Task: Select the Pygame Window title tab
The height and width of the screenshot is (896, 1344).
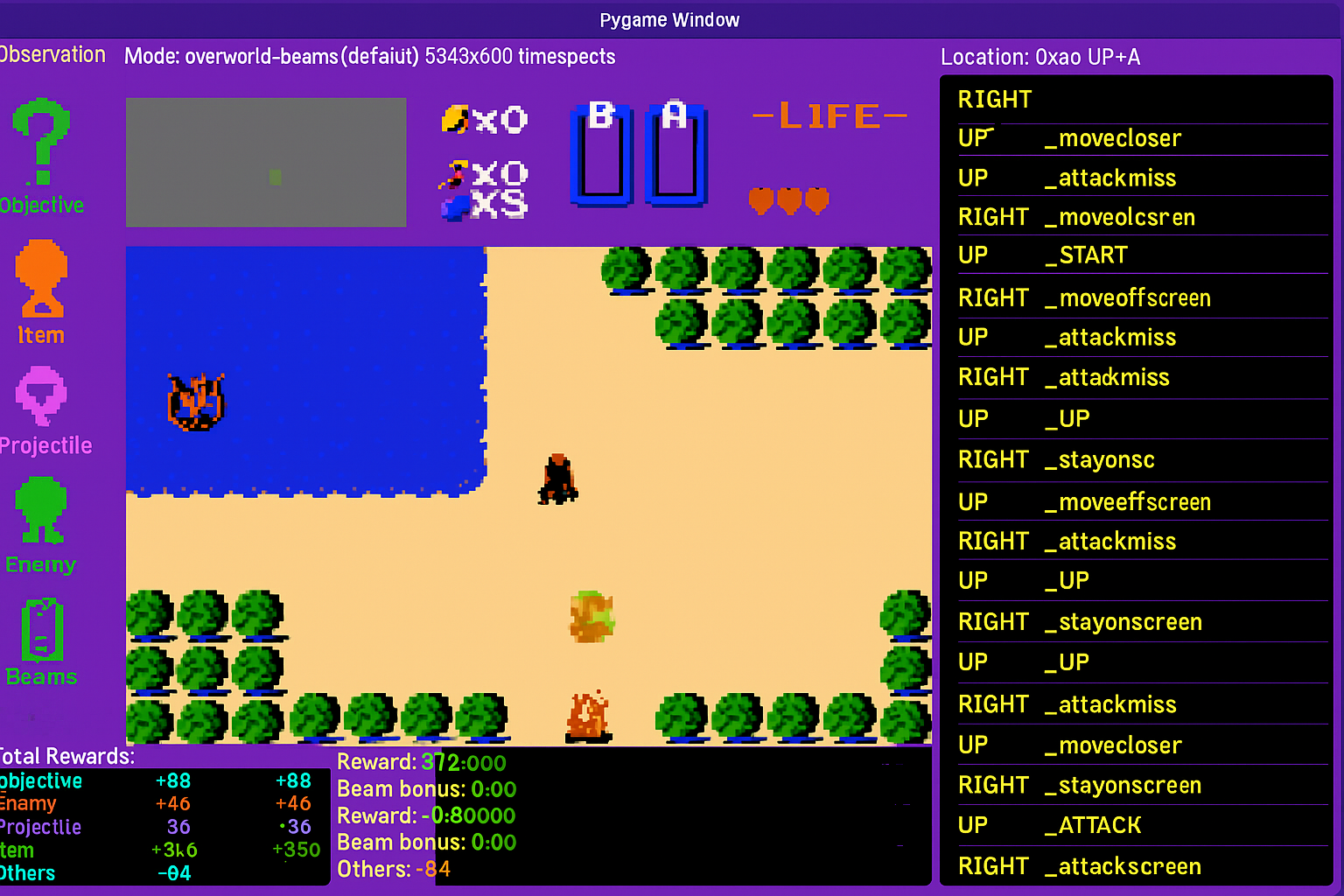Action: pyautogui.click(x=669, y=19)
